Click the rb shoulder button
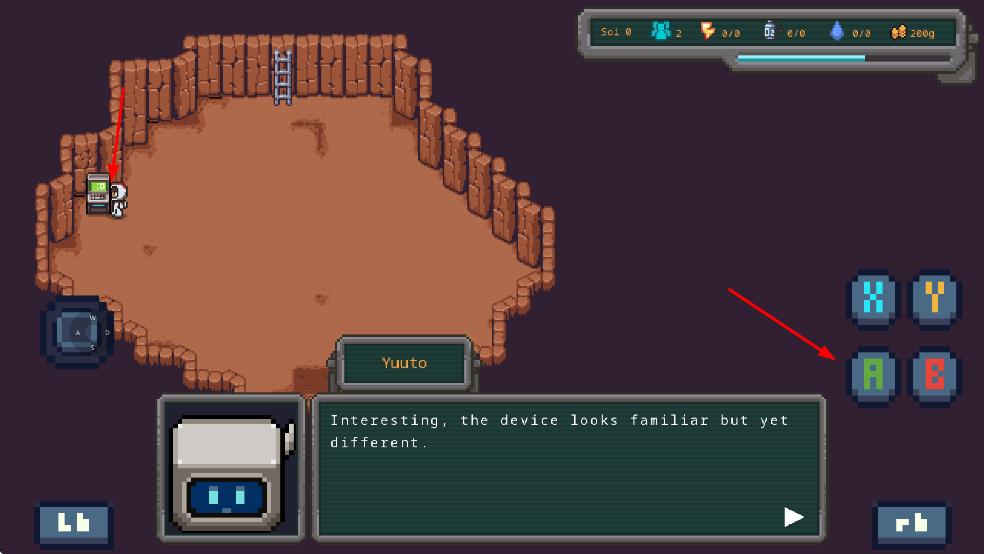 click(912, 524)
